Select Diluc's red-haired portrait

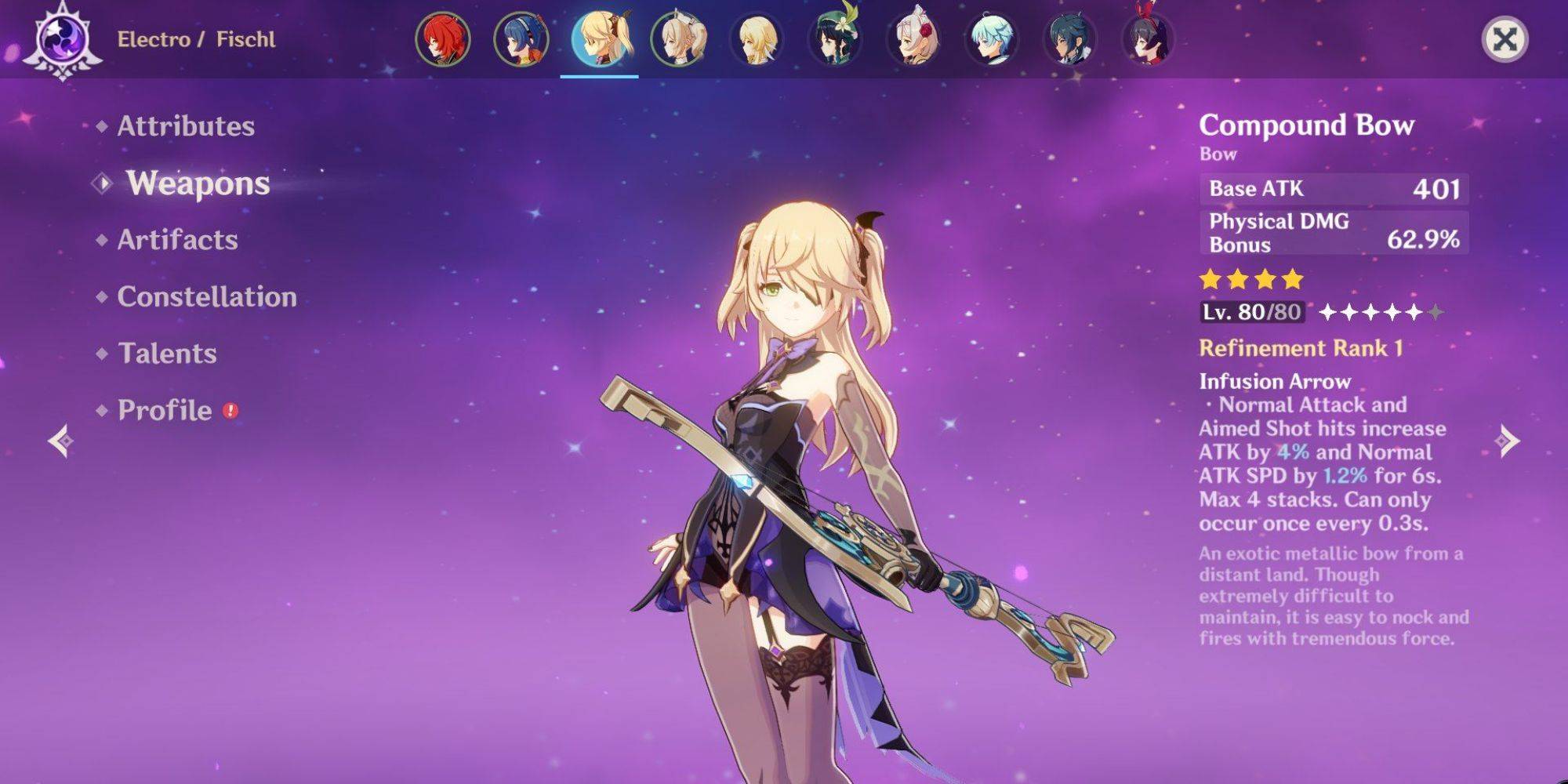click(x=443, y=39)
